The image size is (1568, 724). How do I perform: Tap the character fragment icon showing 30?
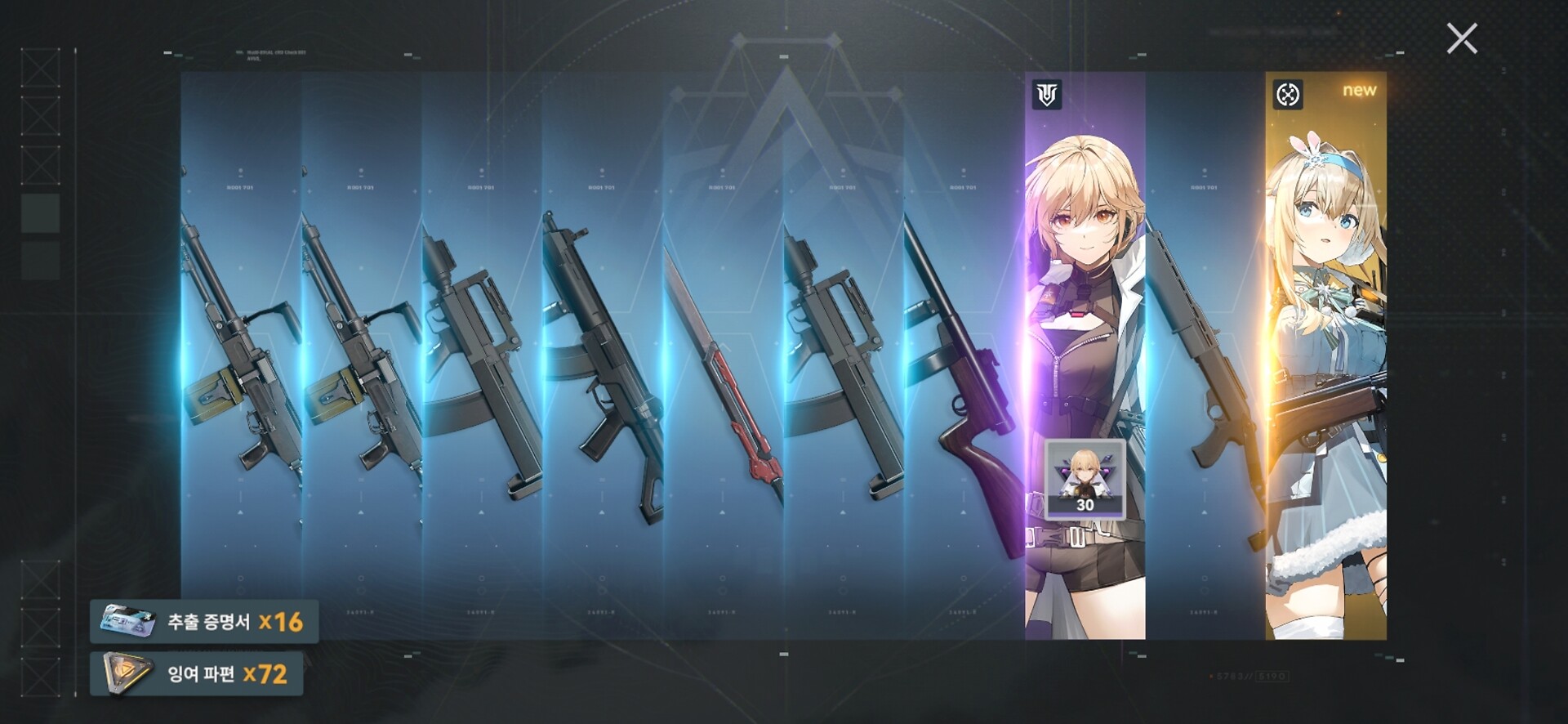pyautogui.click(x=1085, y=480)
